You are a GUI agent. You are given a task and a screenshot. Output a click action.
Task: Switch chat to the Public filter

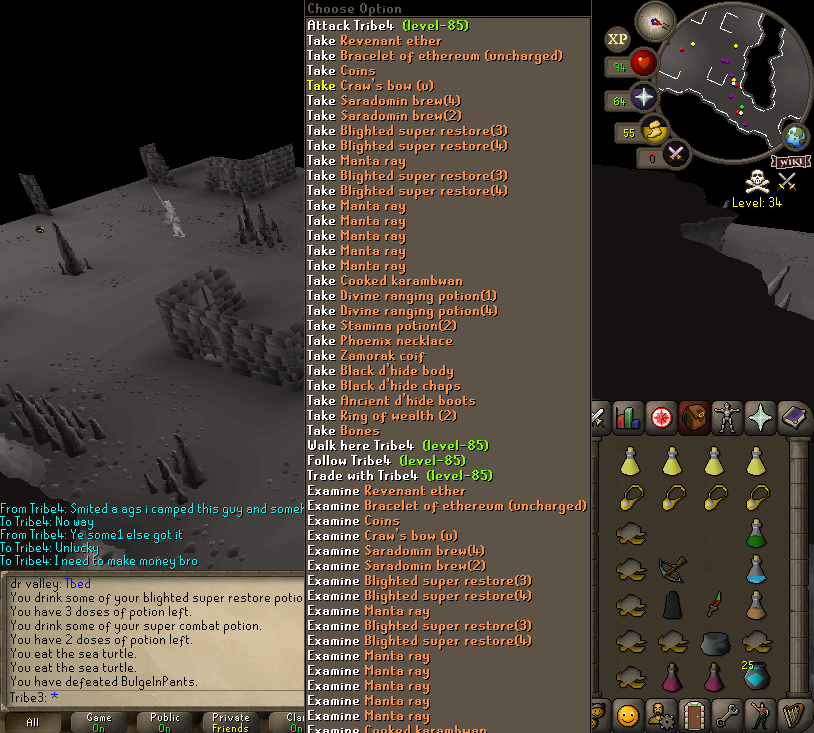pyautogui.click(x=165, y=722)
